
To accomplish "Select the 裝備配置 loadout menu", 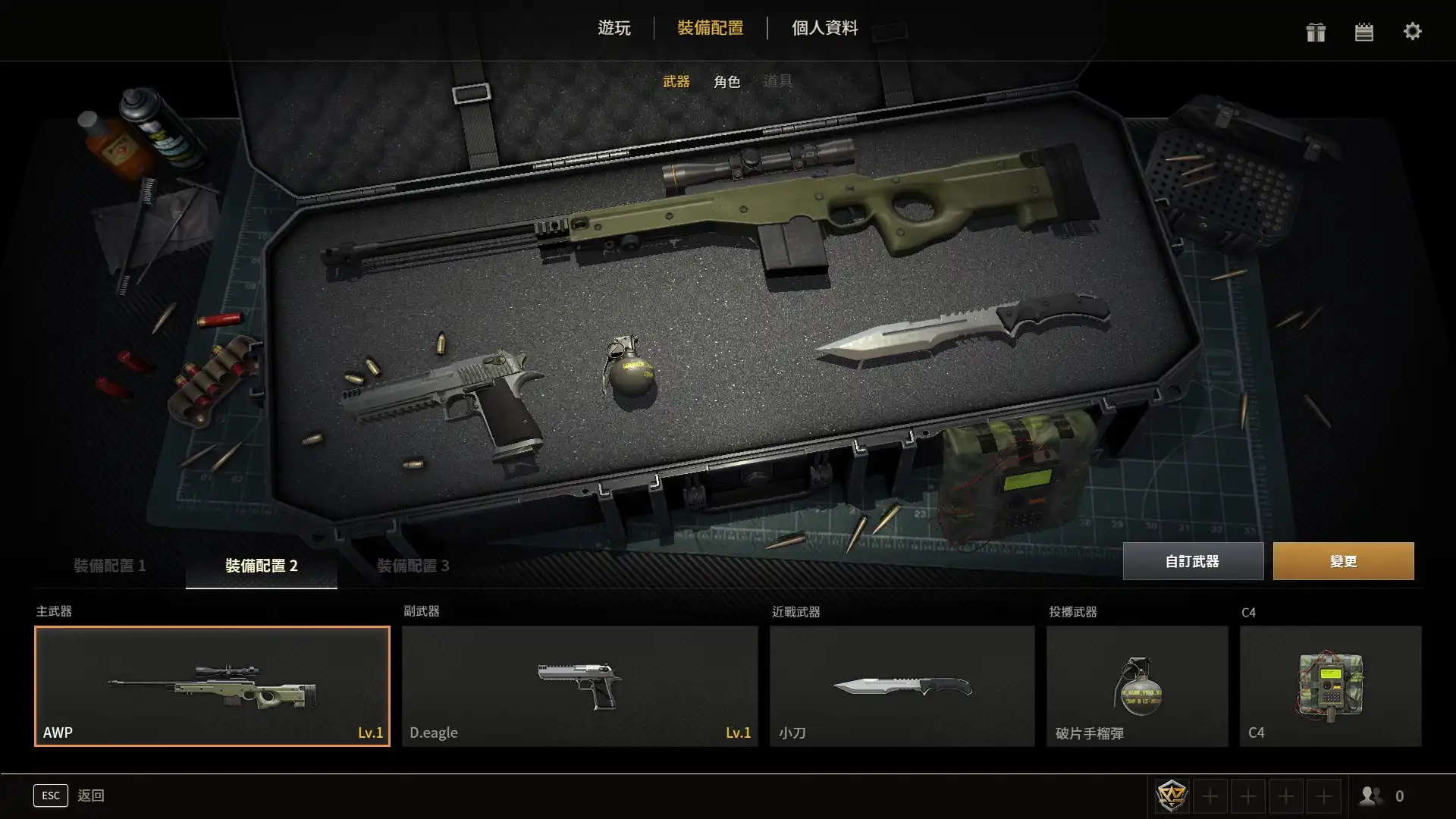I will point(710,28).
